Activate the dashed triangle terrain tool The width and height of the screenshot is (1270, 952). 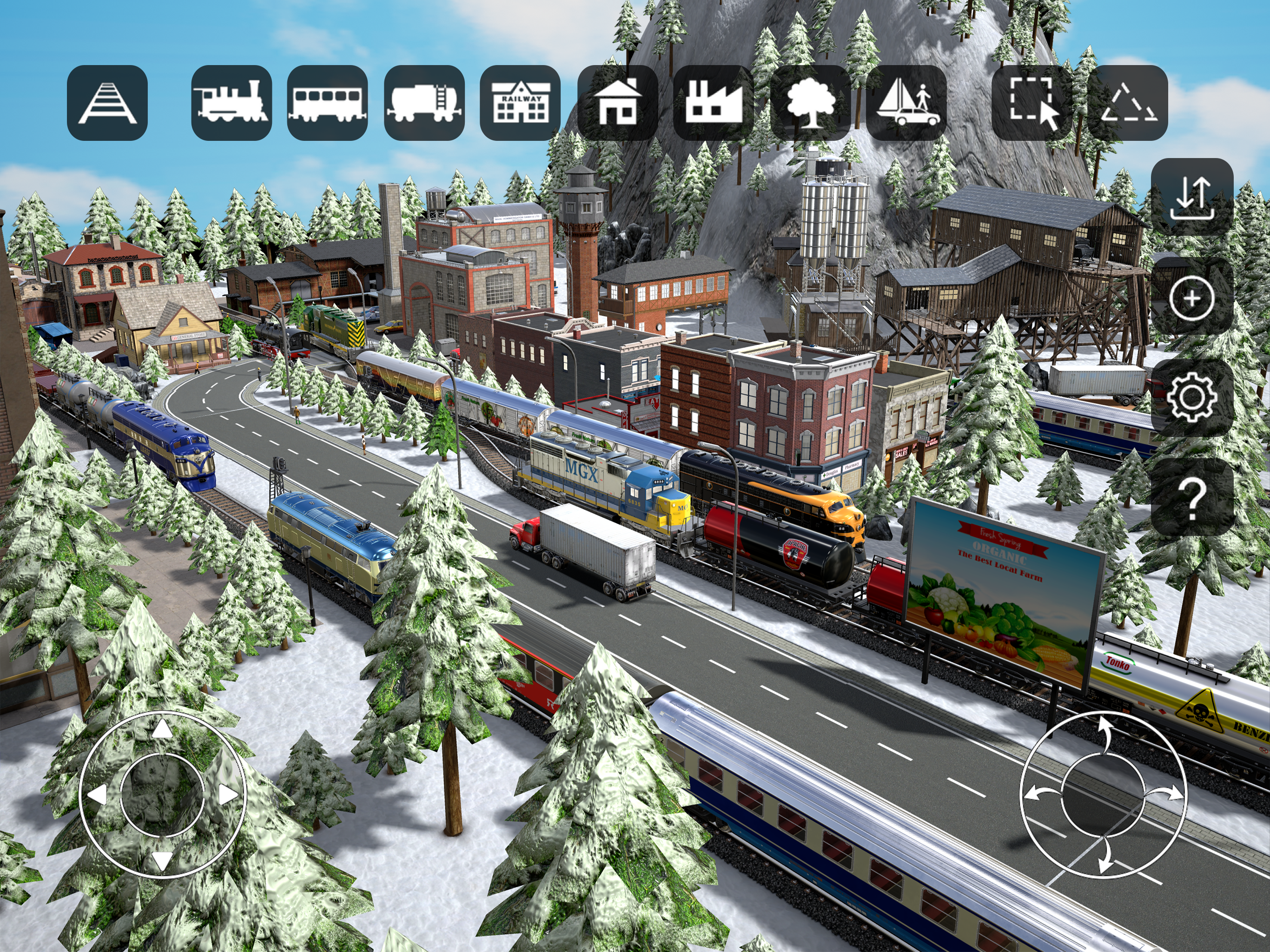pos(1128,103)
